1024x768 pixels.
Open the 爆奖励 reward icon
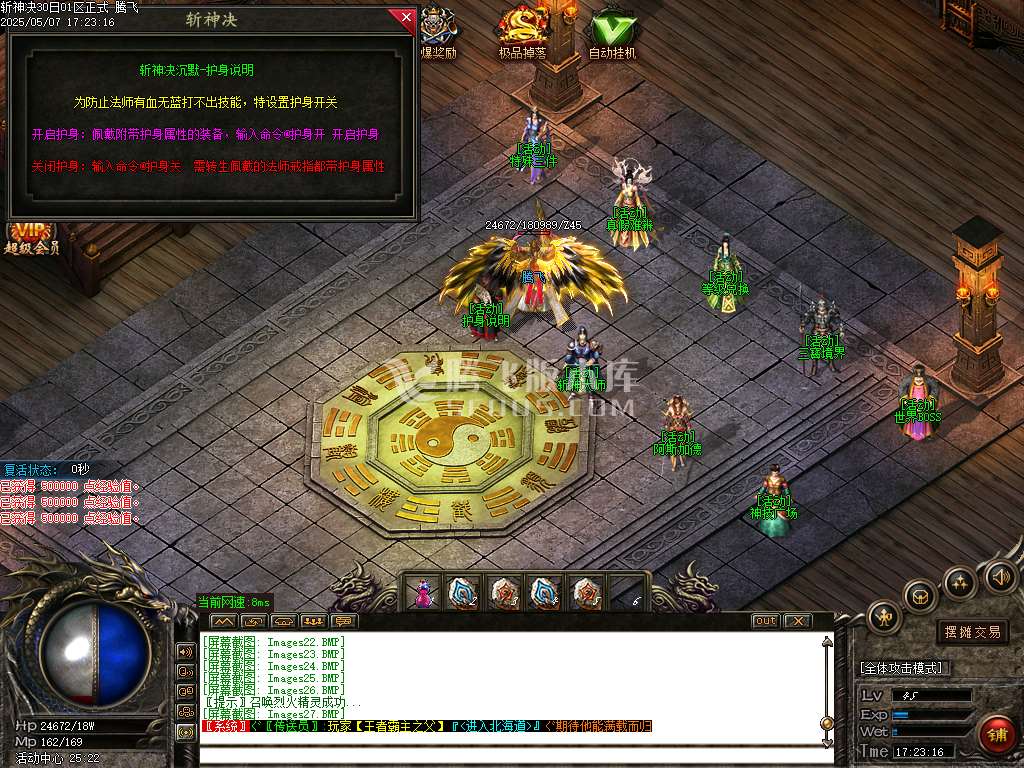click(x=438, y=30)
